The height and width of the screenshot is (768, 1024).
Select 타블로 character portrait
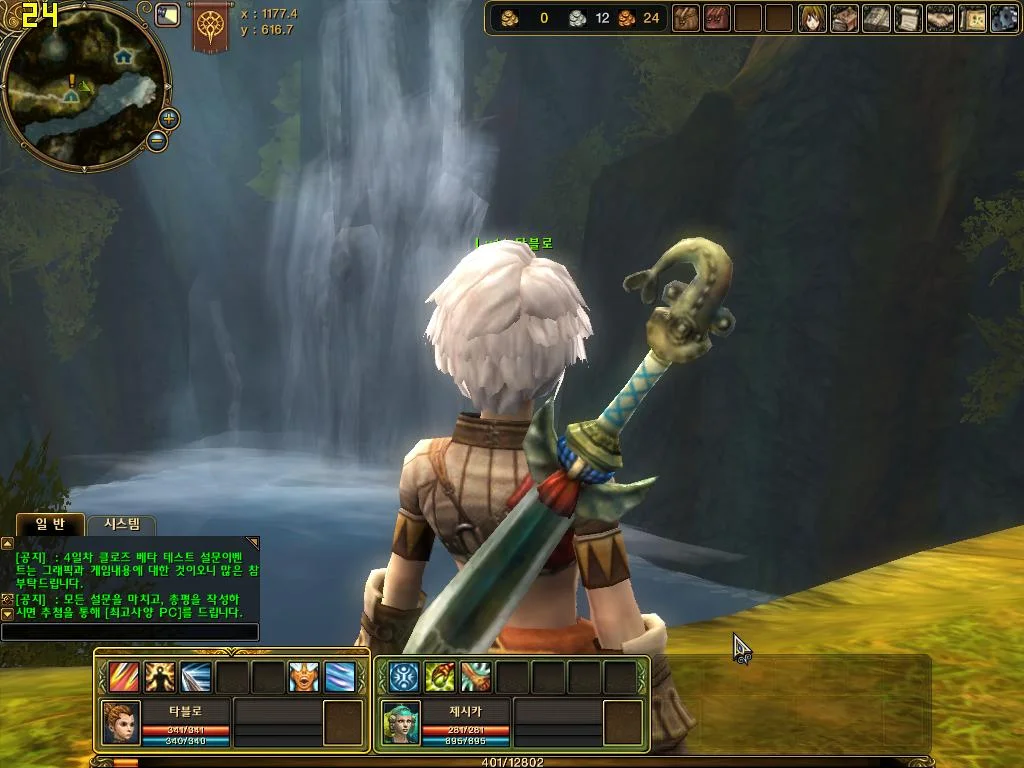121,721
